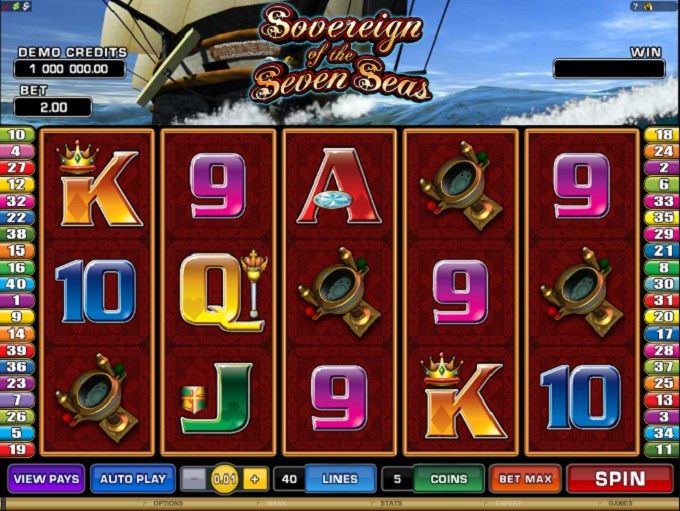Open the Expert menu
Screen dimensions: 680x511
click(510, 505)
